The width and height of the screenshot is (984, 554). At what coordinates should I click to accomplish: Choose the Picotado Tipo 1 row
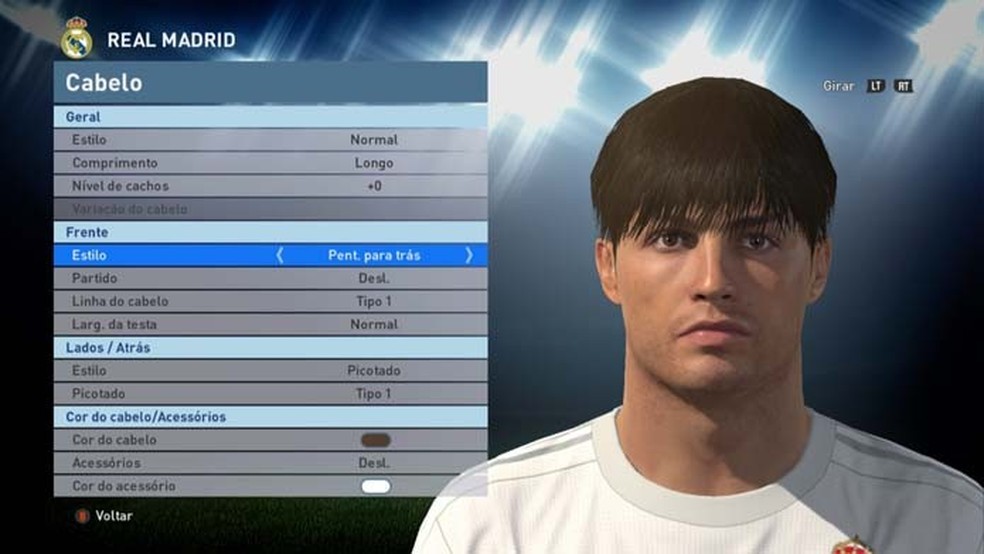click(x=270, y=394)
